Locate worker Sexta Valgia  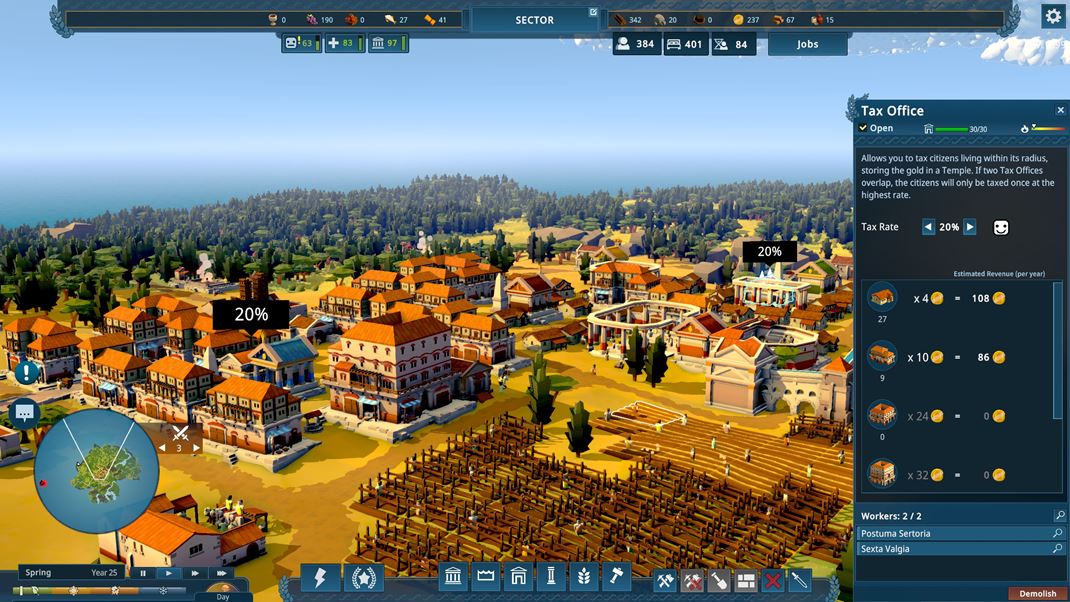click(x=1058, y=549)
